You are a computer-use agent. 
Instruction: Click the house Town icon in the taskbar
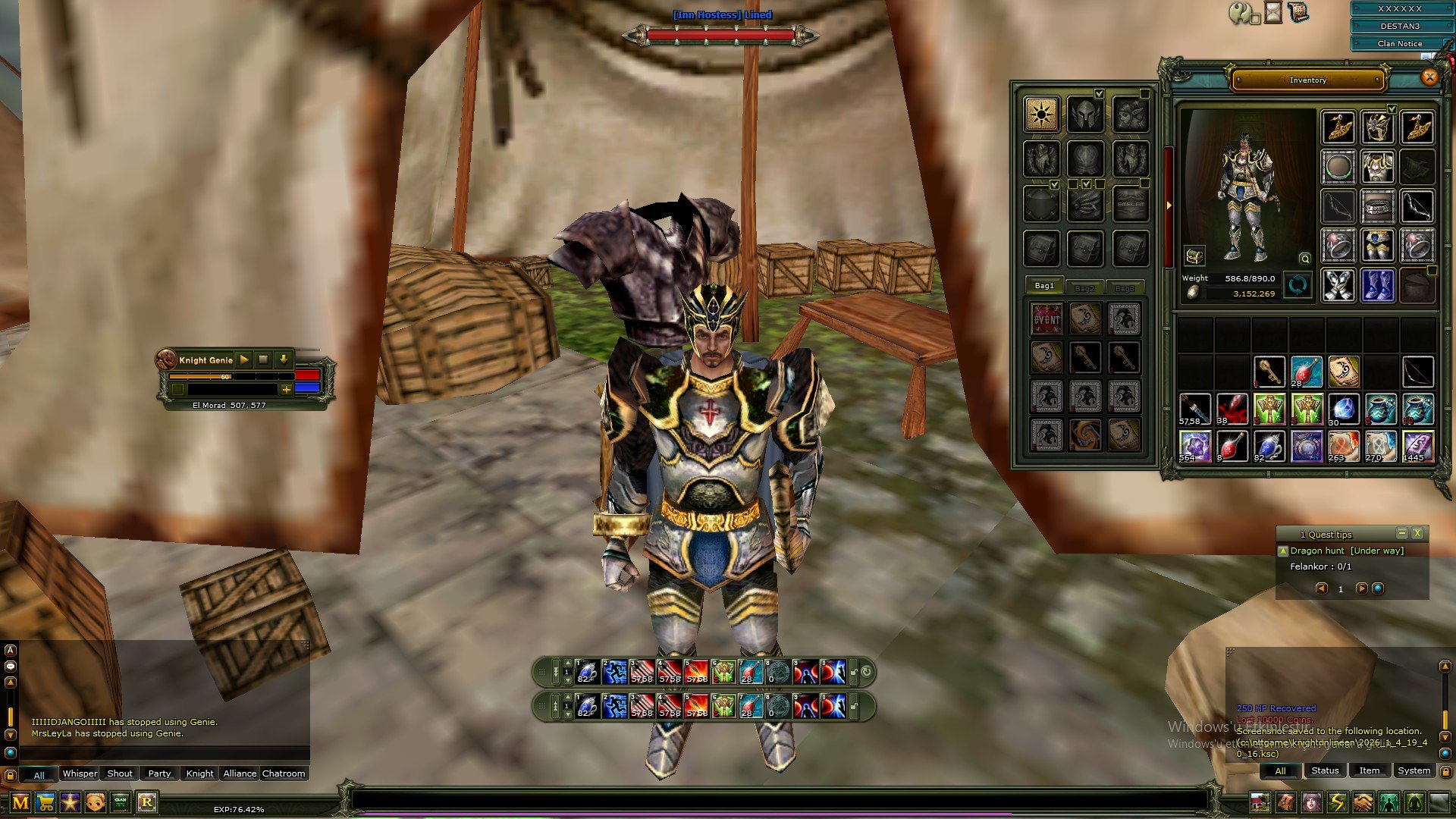[x=1260, y=801]
